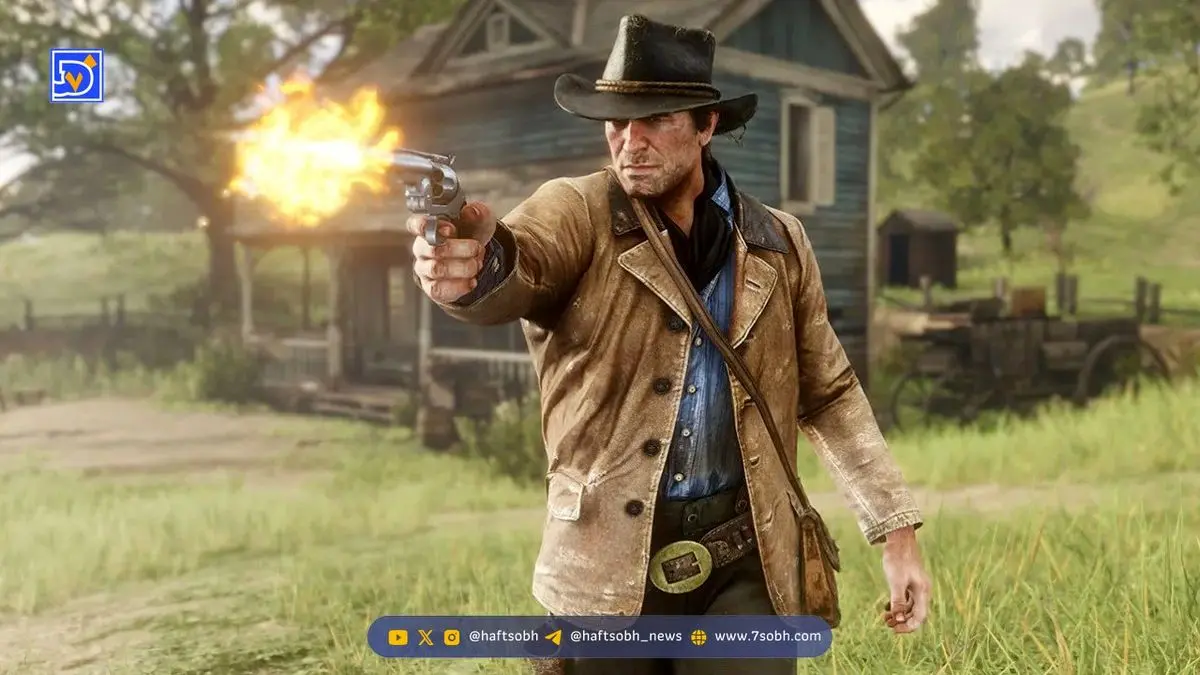This screenshot has width=1200, height=675.
Task: Click the www.7sobh.com website link
Action: 767,636
